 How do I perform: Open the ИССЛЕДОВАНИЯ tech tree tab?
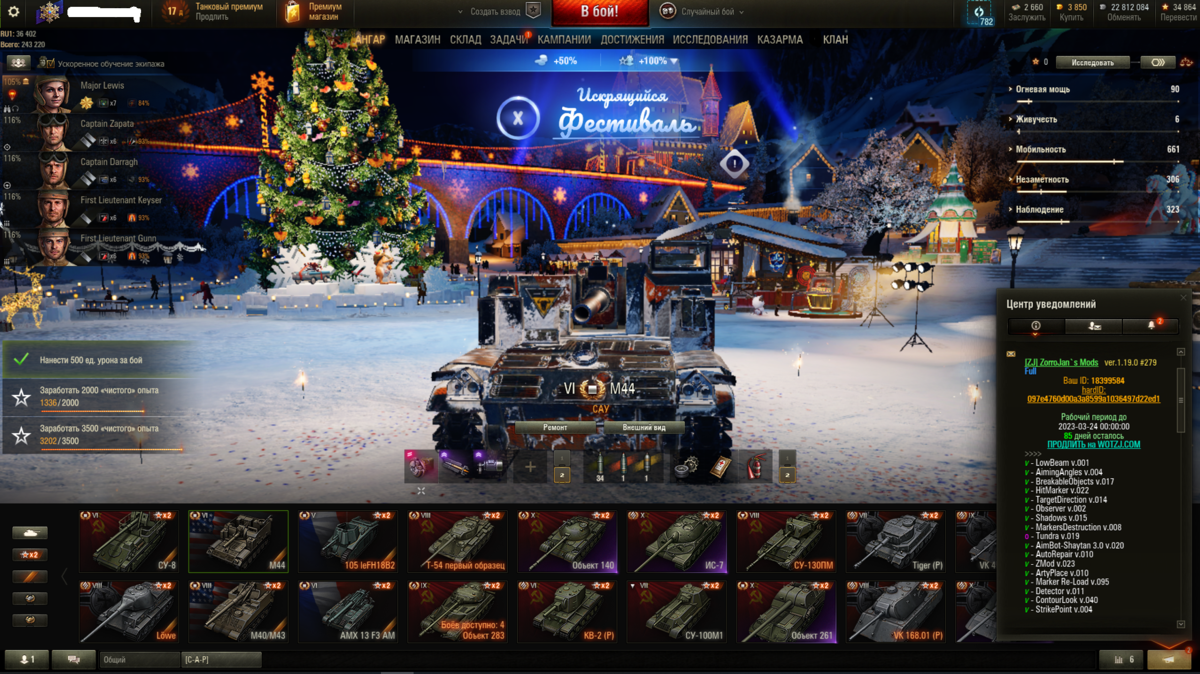[710, 40]
